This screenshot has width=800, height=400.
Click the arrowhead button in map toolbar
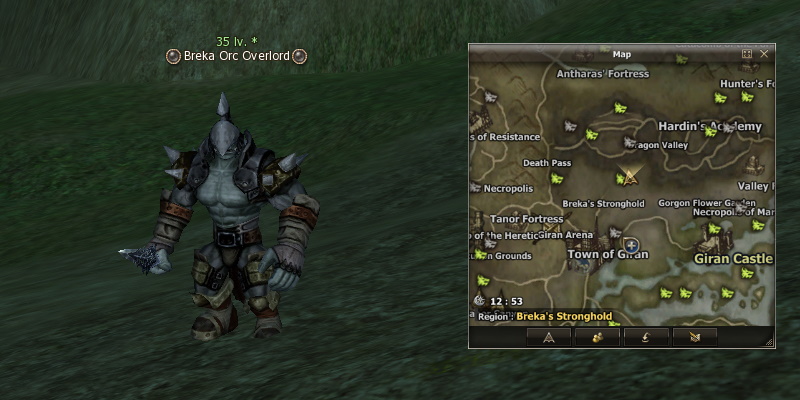point(549,337)
